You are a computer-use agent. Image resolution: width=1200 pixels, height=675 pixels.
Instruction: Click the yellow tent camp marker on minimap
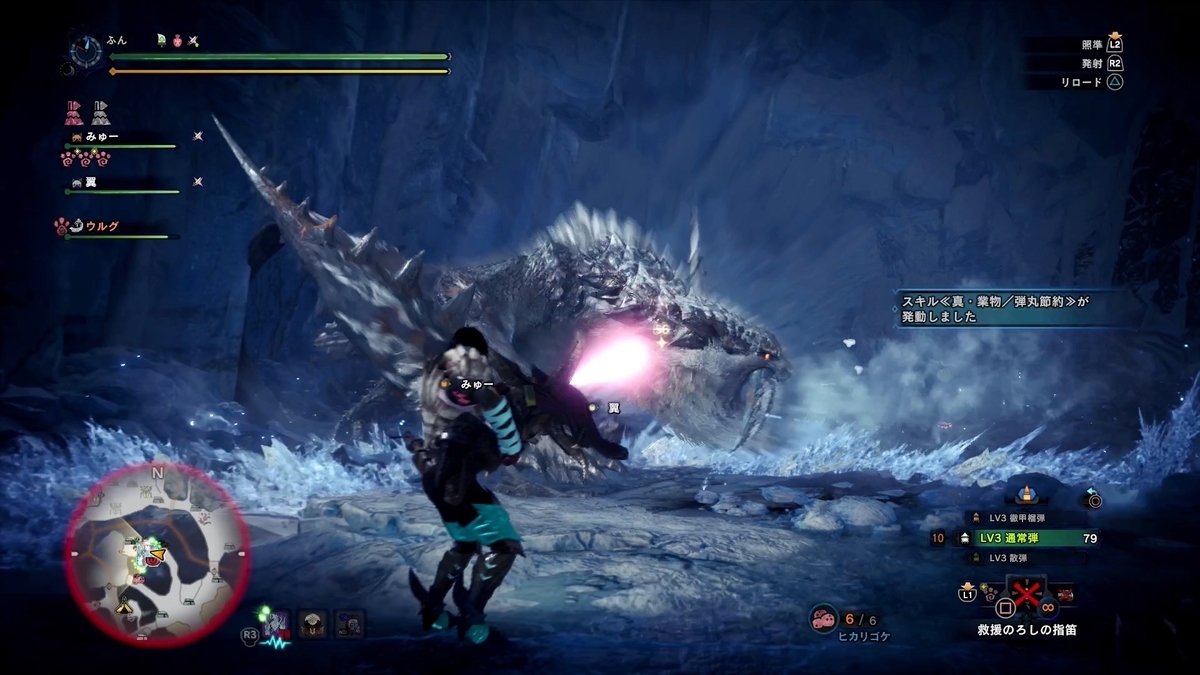tap(124, 604)
